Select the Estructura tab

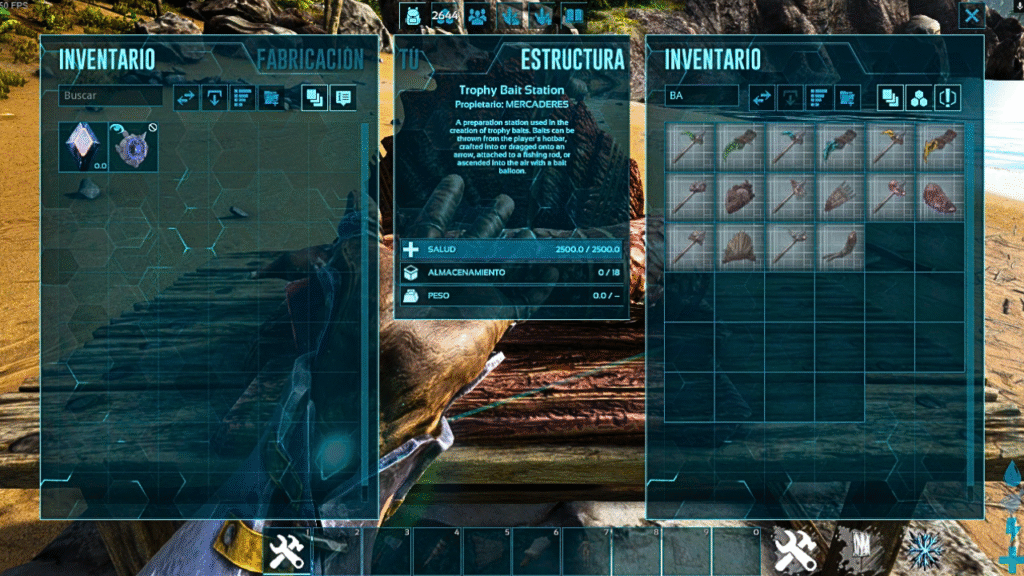click(x=572, y=59)
